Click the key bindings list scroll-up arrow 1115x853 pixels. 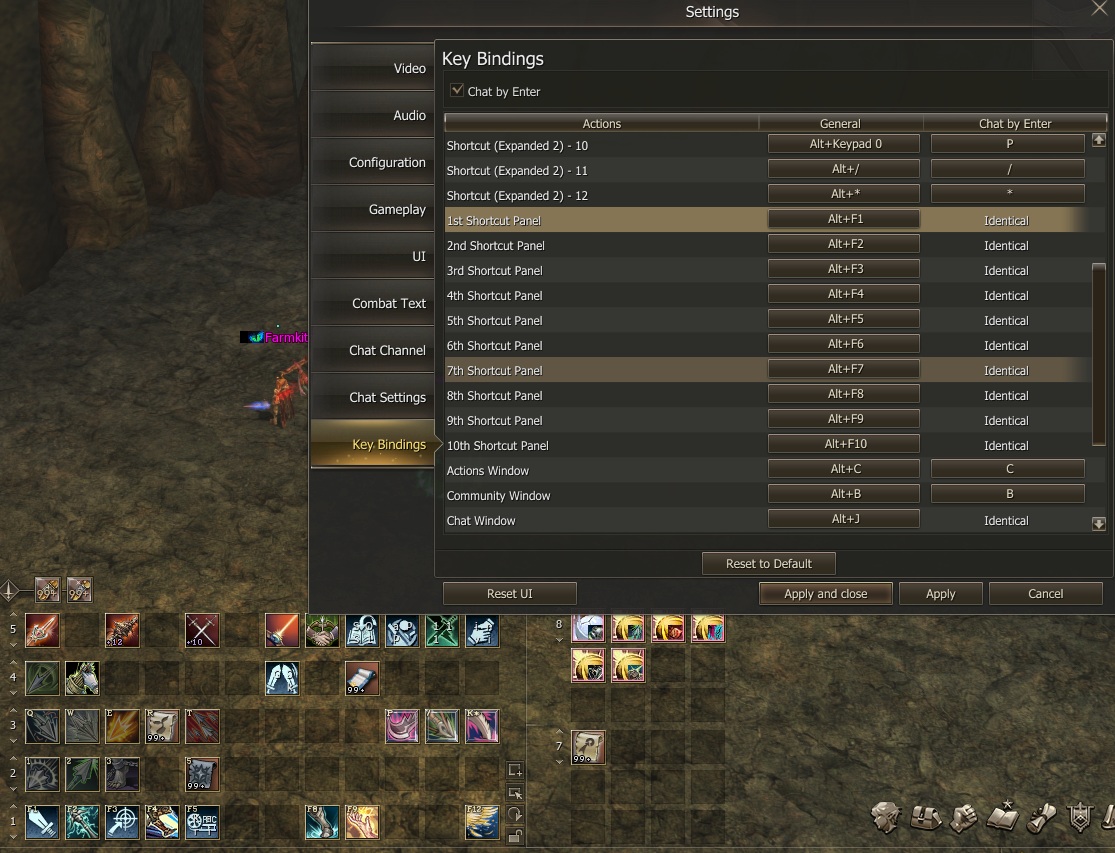[1098, 141]
